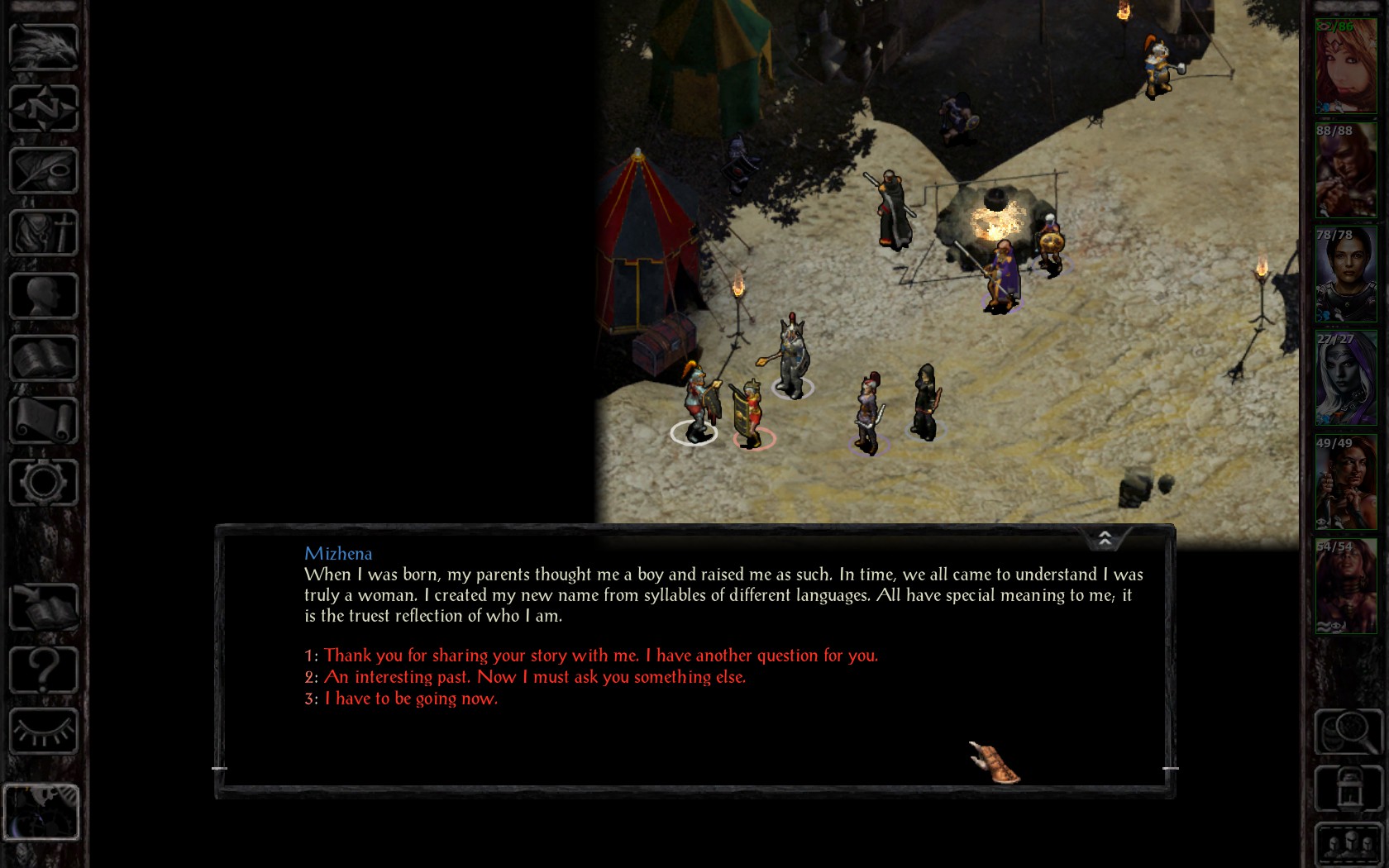Screen dimensions: 1389x868
Task: Select the 'An interesting past' dialogue reply
Action: click(534, 677)
